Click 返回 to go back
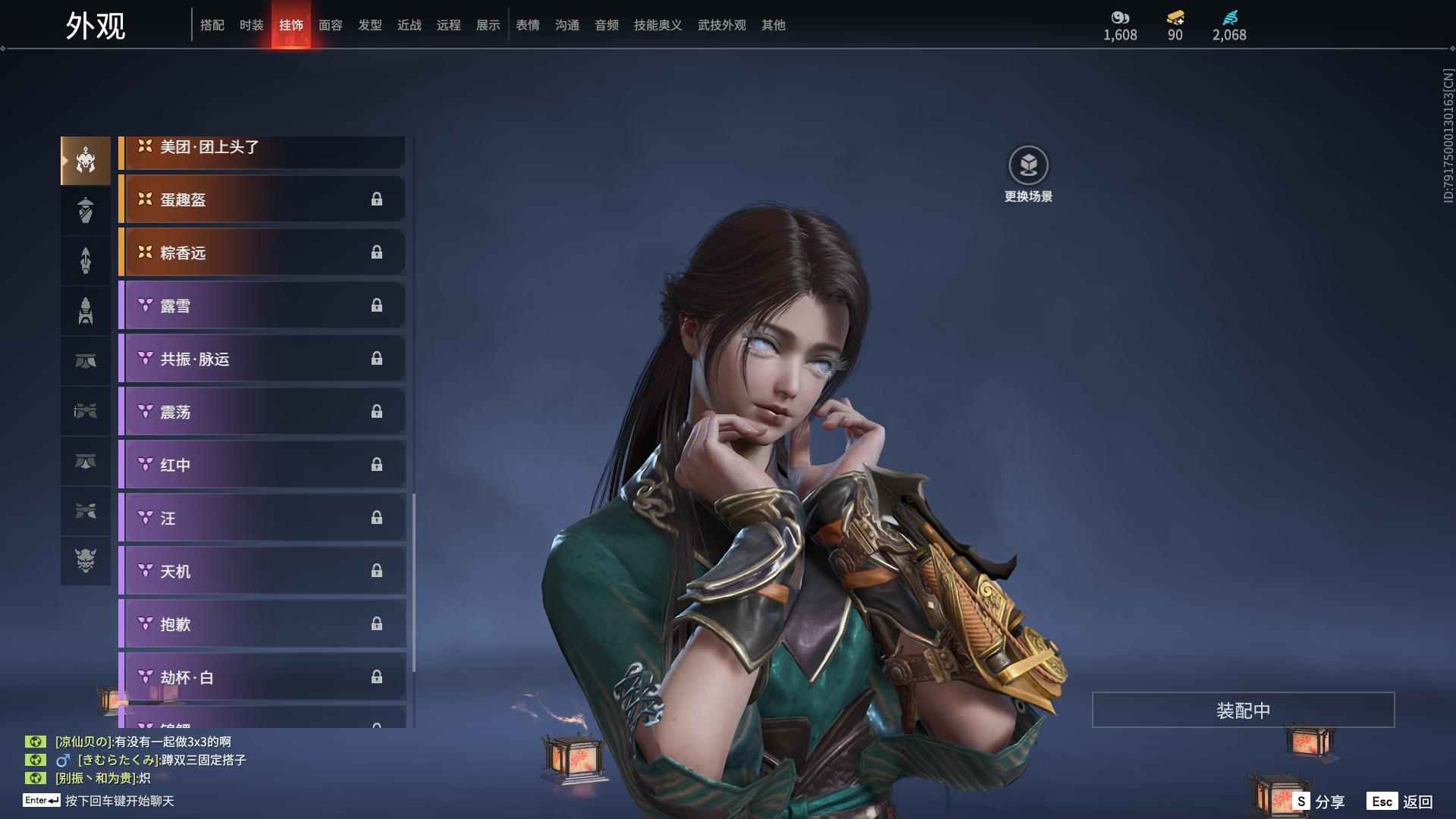 (x=1401, y=801)
